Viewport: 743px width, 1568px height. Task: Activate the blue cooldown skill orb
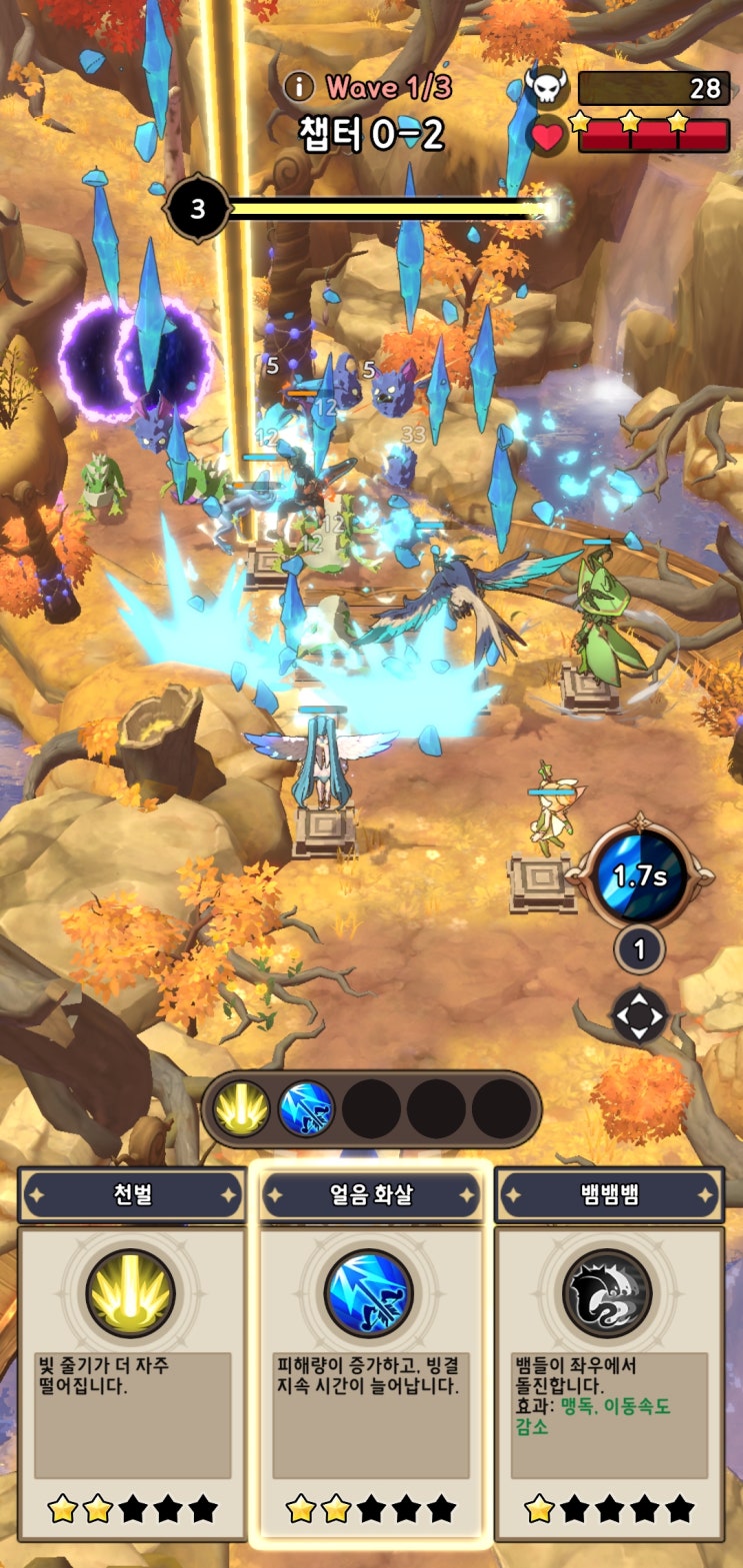pyautogui.click(x=640, y=876)
